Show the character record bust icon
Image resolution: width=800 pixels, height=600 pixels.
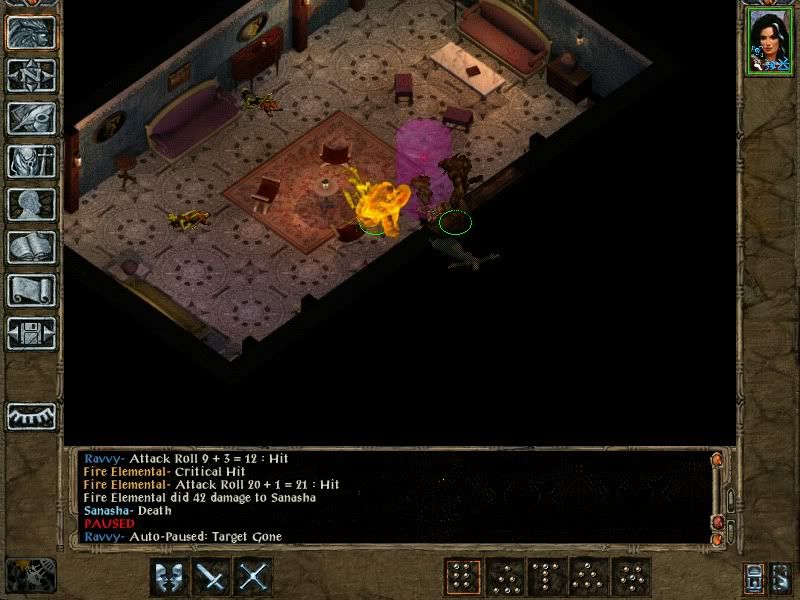pos(31,204)
